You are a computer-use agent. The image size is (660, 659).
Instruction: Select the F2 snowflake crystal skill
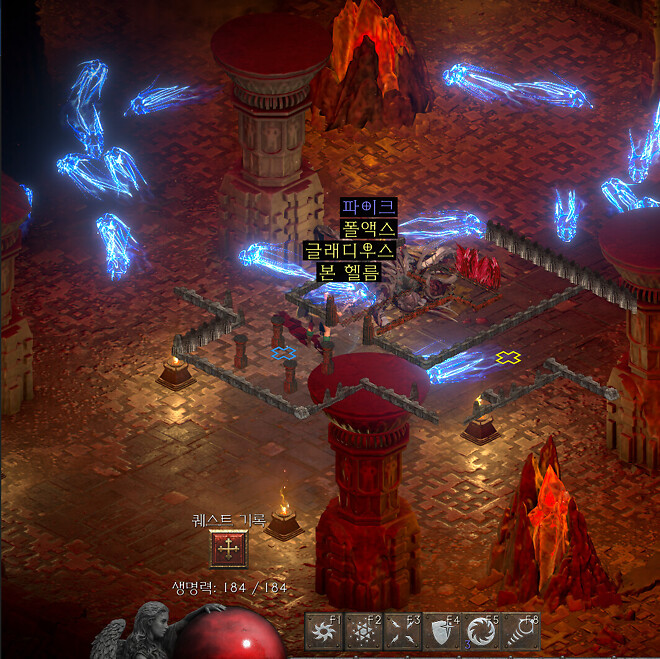click(x=363, y=632)
